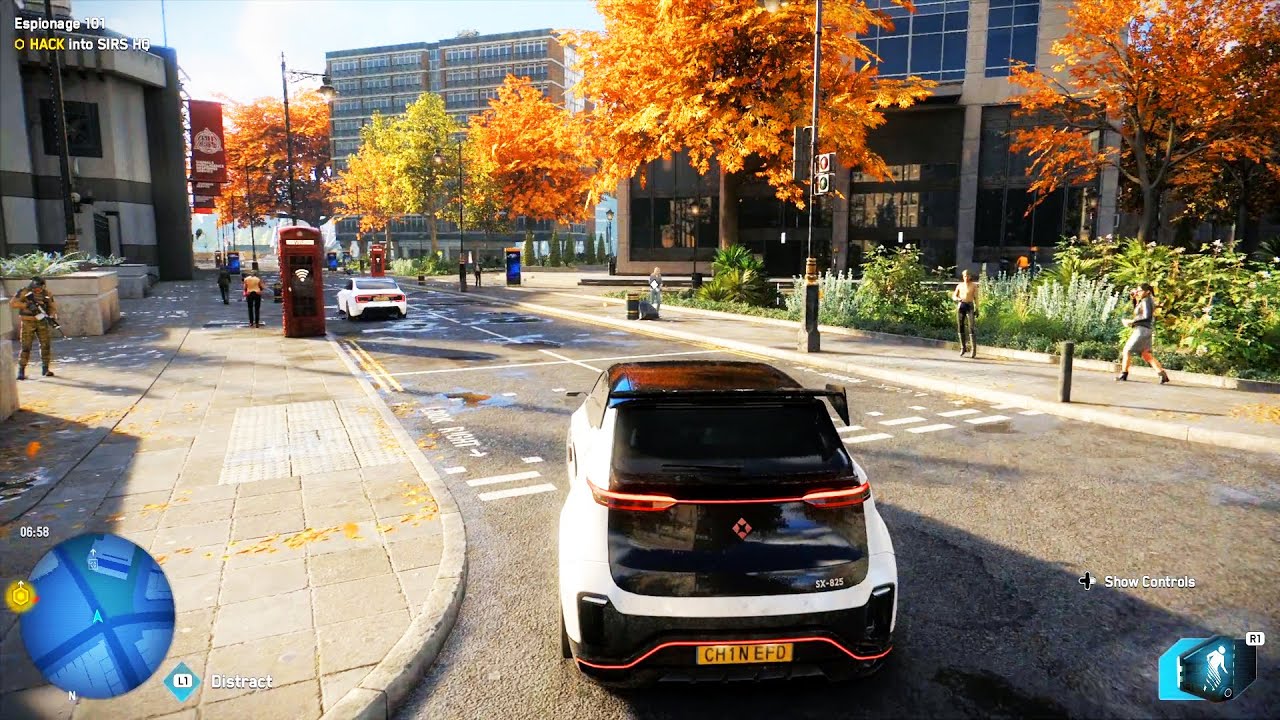Open the circular minimap
This screenshot has height=720, width=1280.
click(97, 615)
